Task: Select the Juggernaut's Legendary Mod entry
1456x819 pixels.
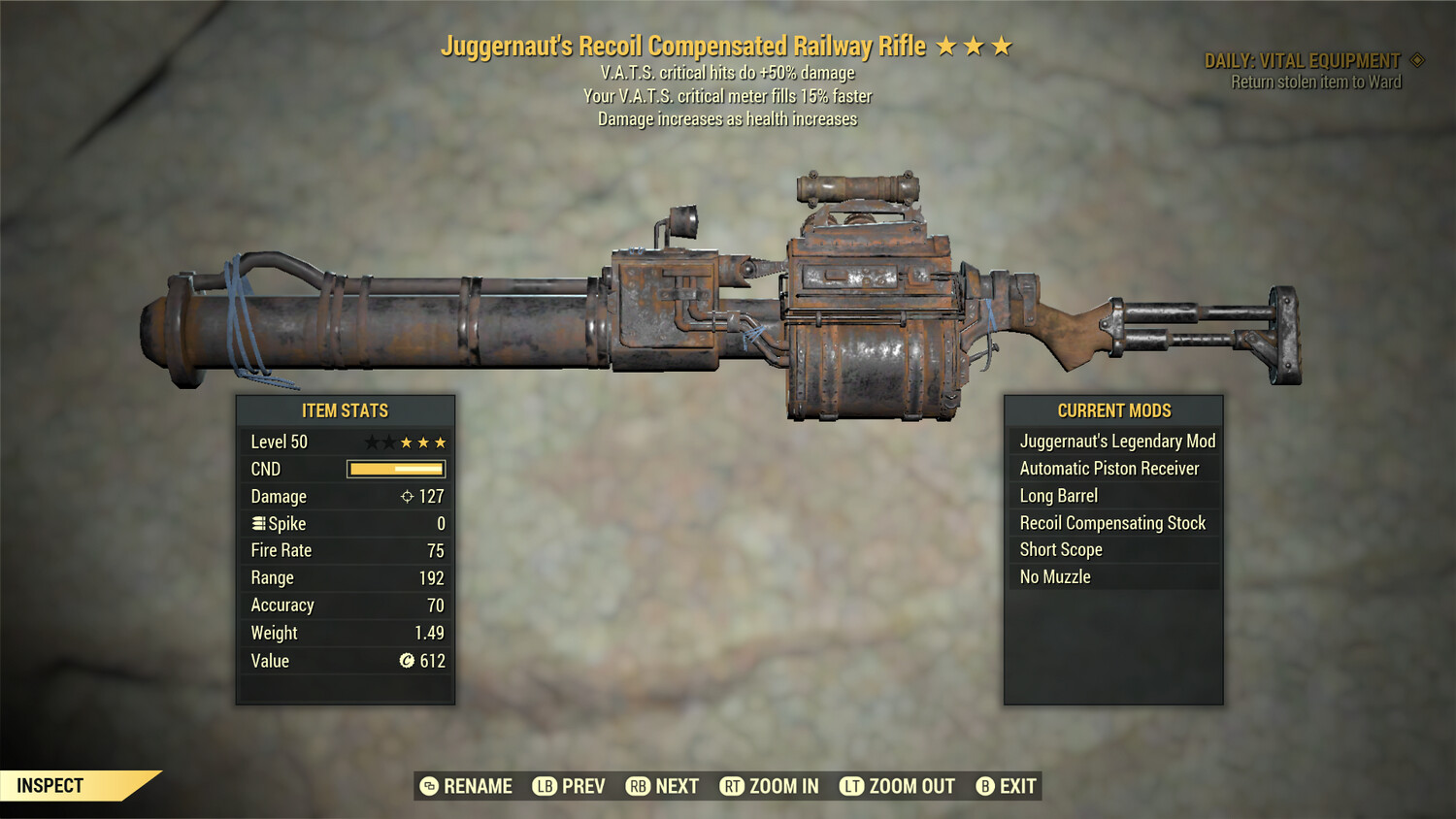Action: coord(1116,441)
